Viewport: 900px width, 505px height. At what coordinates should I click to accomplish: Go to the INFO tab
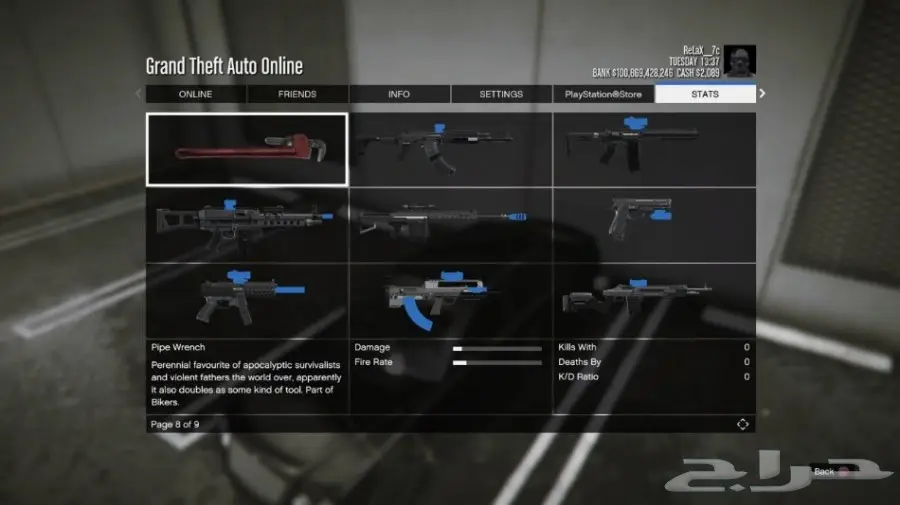tap(399, 94)
